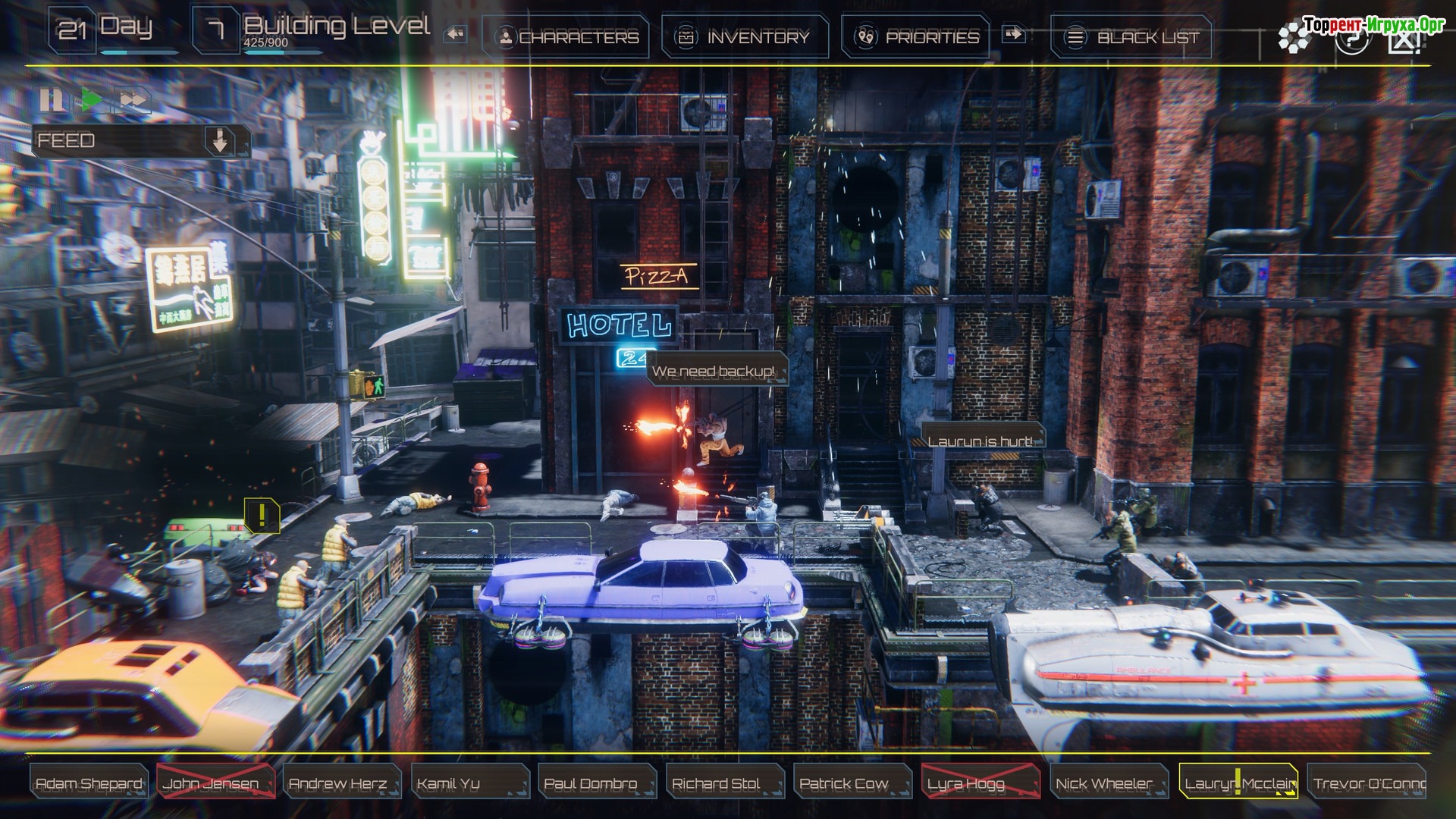The width and height of the screenshot is (1456, 819).
Task: Open the Characters panel
Action: click(x=568, y=36)
